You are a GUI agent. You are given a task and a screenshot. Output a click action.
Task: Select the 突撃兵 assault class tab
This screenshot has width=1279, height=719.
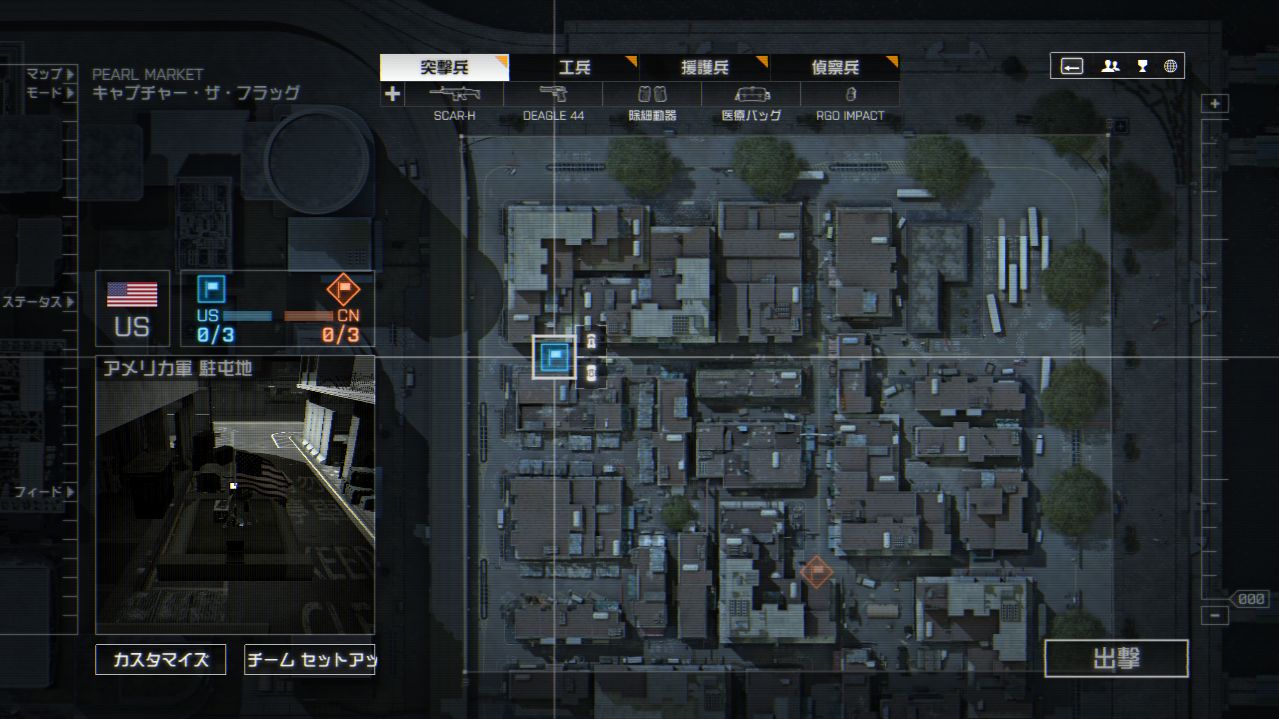coord(444,68)
